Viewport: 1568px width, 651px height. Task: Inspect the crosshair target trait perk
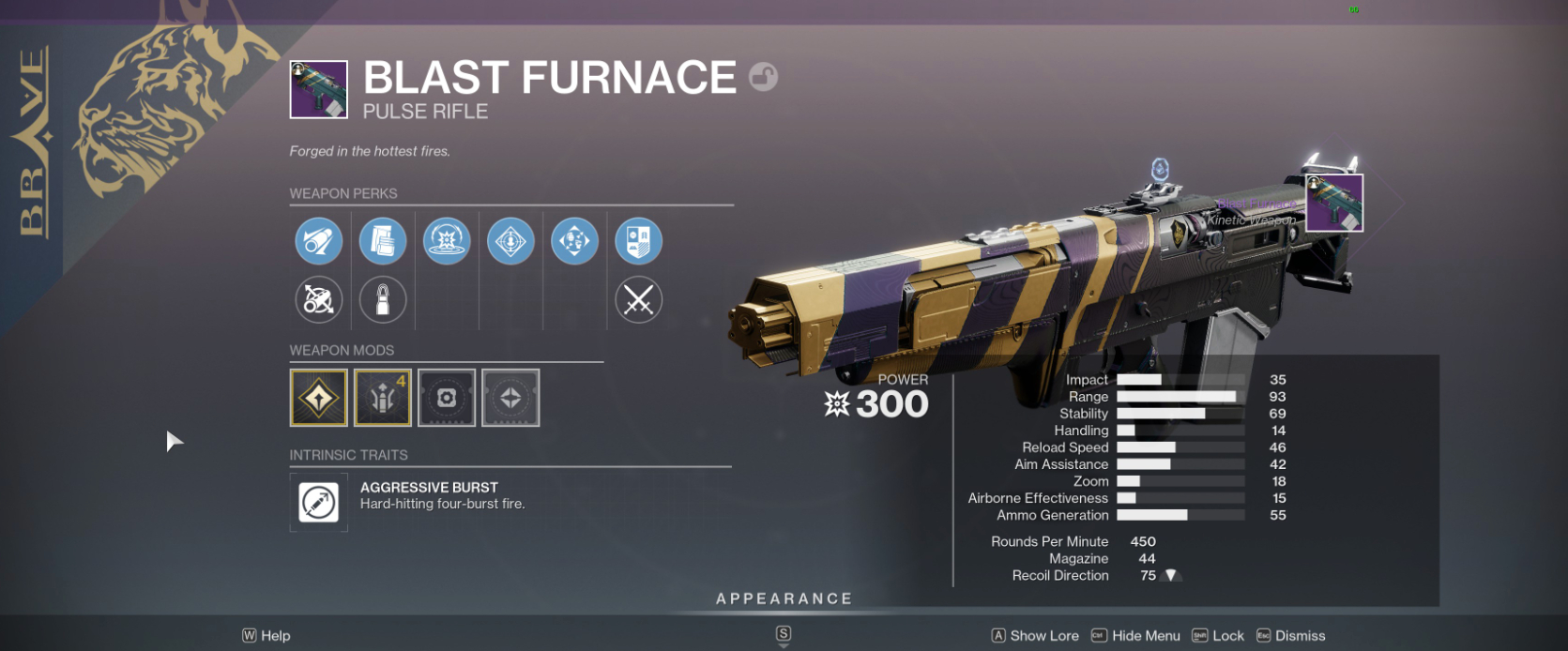tap(510, 241)
